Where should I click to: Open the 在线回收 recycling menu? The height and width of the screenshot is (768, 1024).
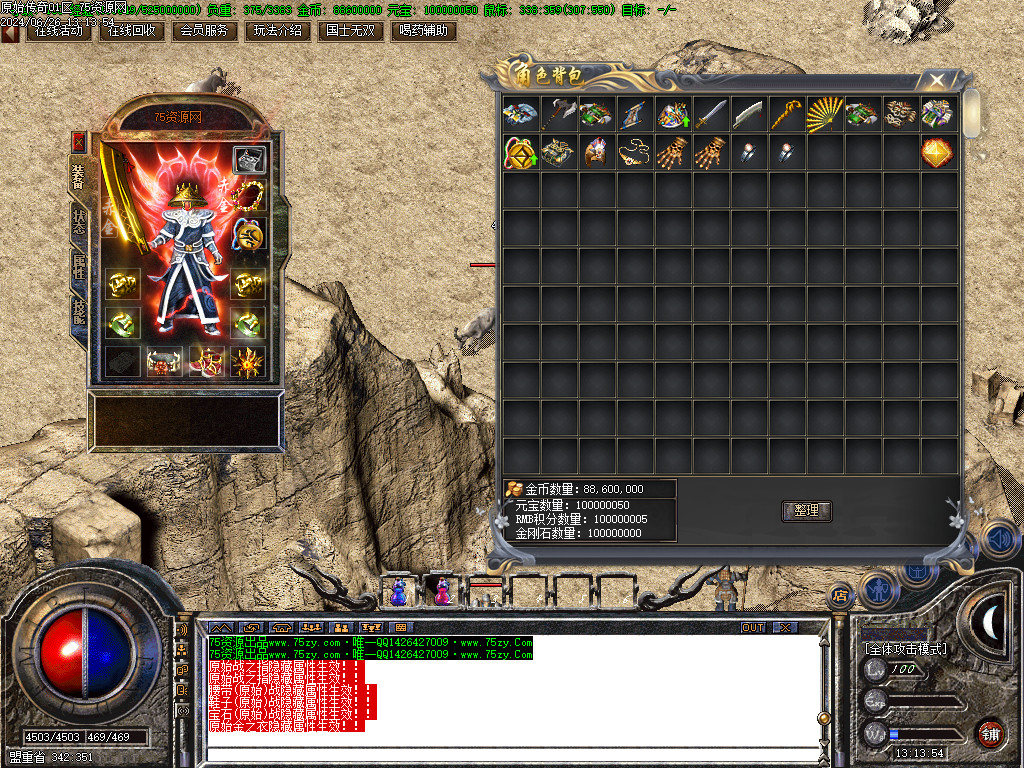click(131, 31)
